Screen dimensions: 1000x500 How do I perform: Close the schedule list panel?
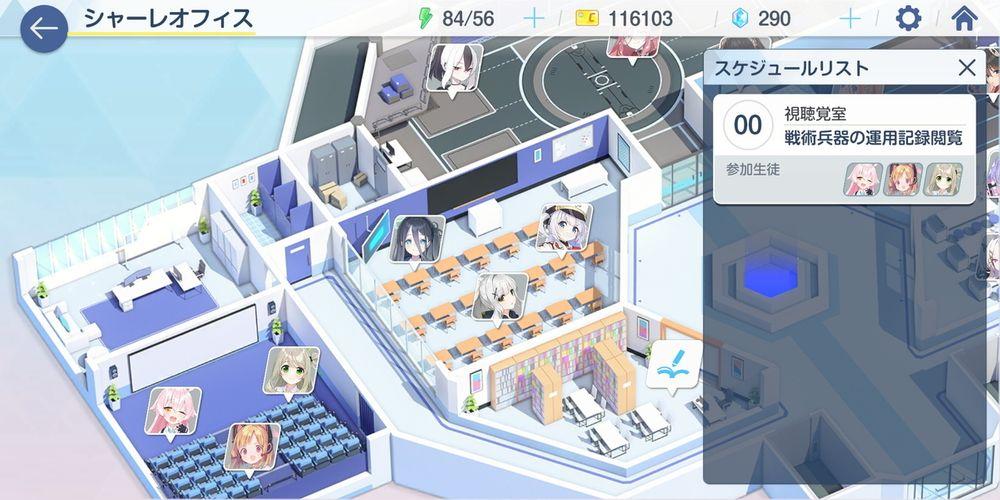coord(967,68)
